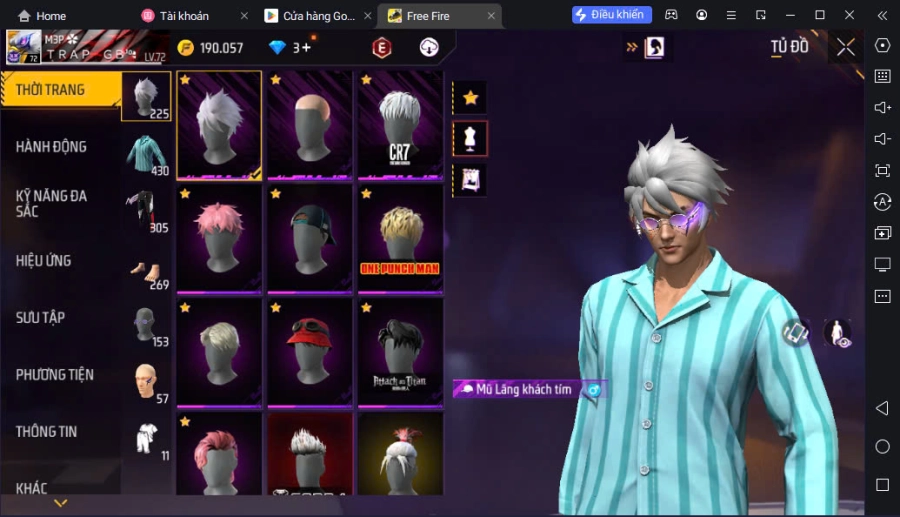Viewport: 900px width, 517px height.
Task: Pick the backwards teal cap item
Action: click(309, 237)
